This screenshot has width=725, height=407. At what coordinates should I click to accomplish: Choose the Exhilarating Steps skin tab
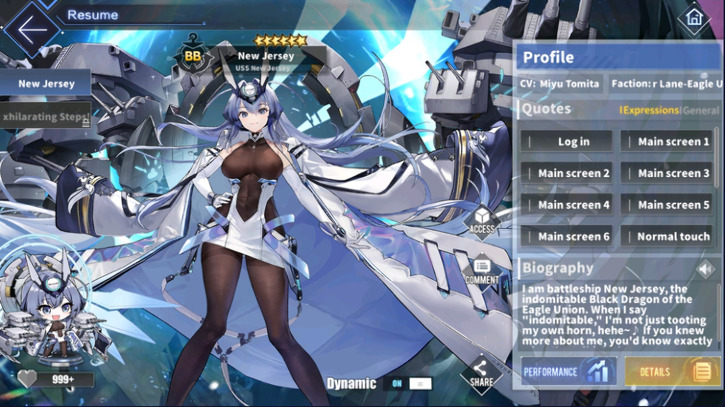(46, 117)
